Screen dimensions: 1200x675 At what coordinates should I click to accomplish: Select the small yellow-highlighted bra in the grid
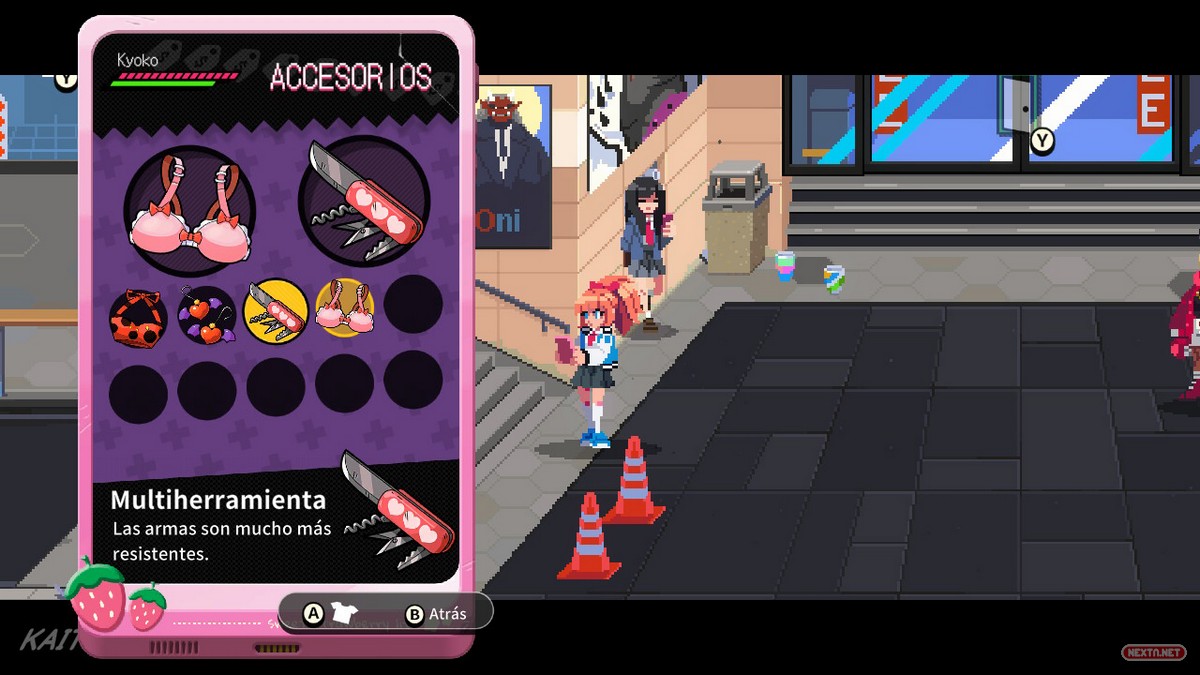(x=345, y=307)
